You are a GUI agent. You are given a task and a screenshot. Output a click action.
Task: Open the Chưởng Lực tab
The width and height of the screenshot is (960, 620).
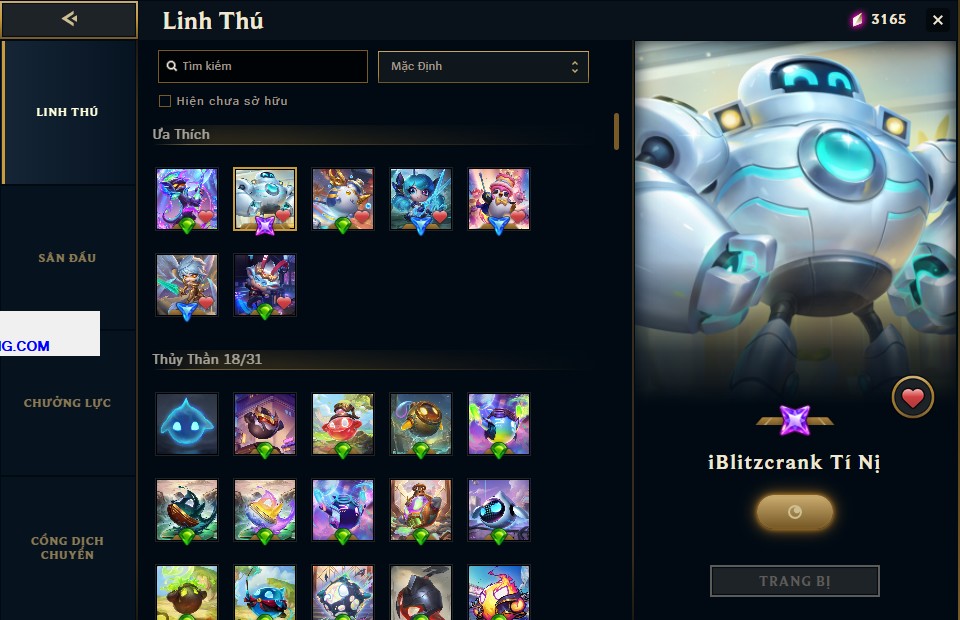(67, 403)
